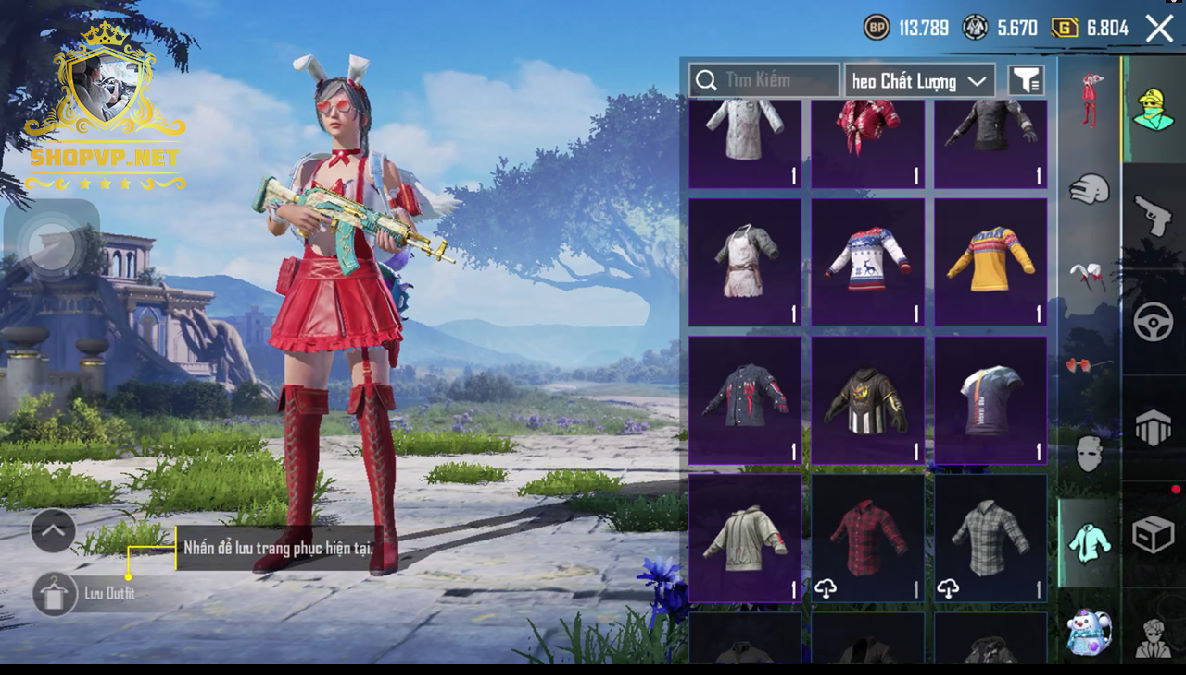1186x675 pixels.
Task: Select the white and navy t-shirt
Action: 991,399
